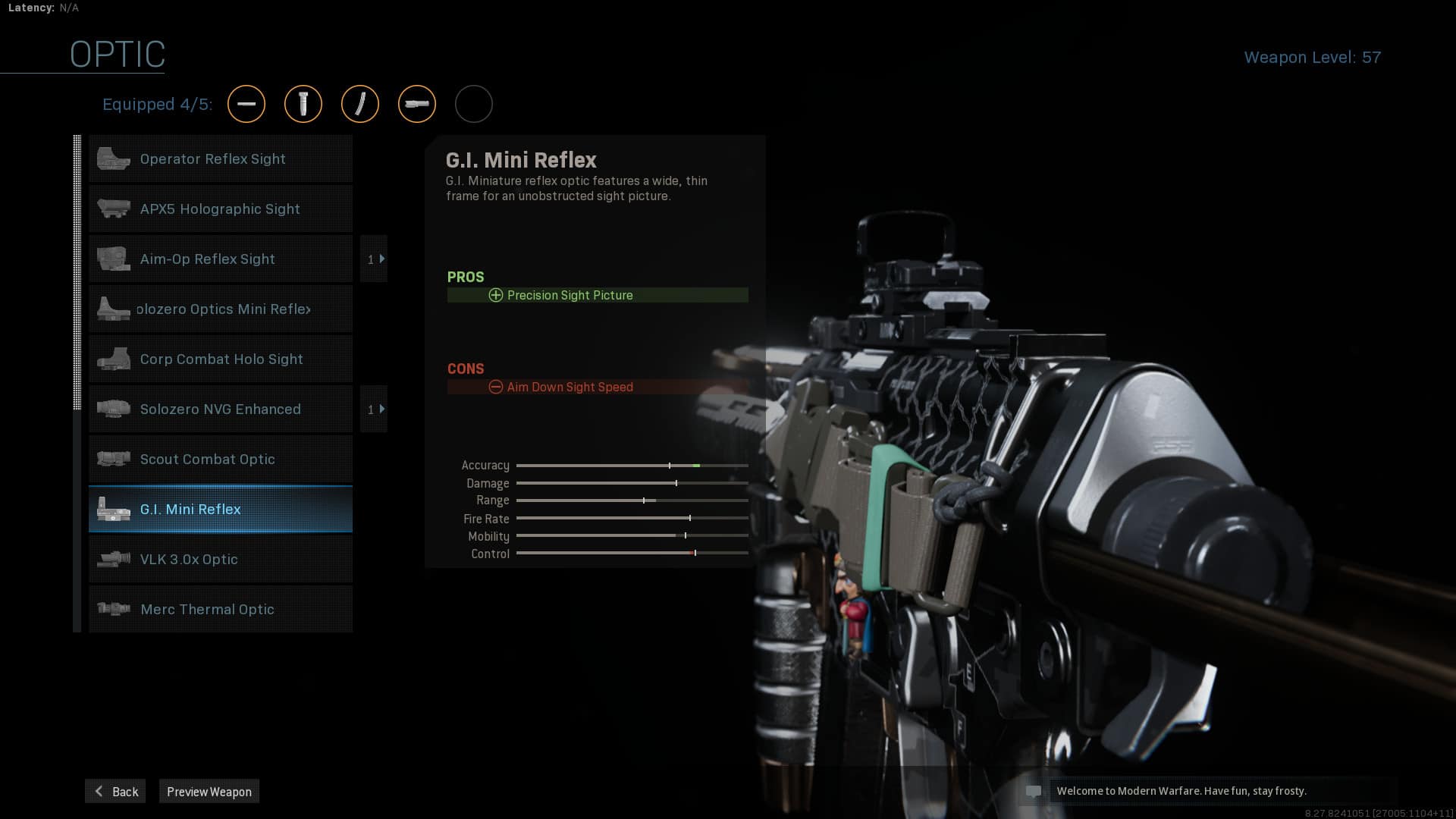The image size is (1456, 819).
Task: Click the VLK 3.0x Optic sight icon
Action: pos(112,559)
